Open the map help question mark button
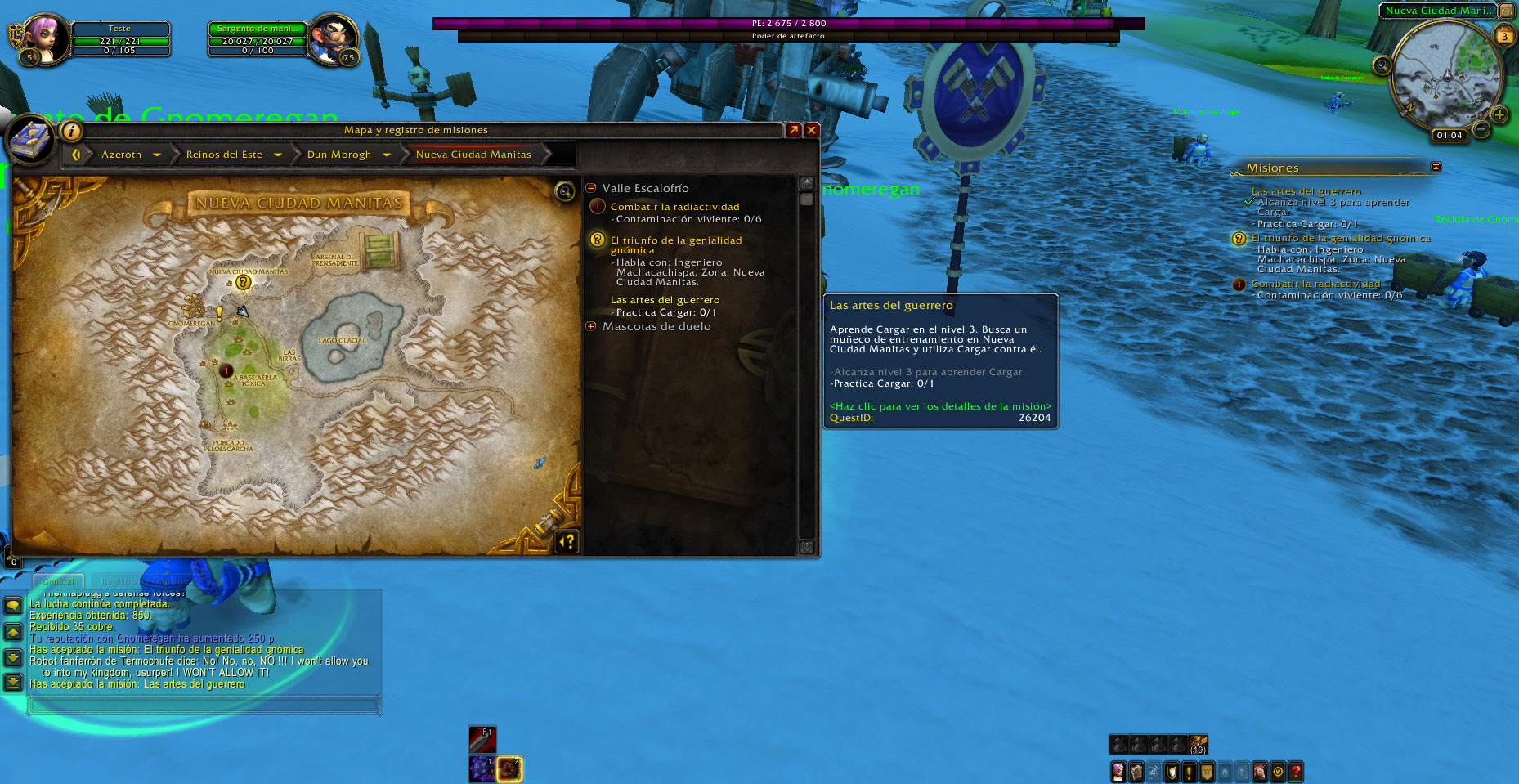 pyautogui.click(x=567, y=541)
